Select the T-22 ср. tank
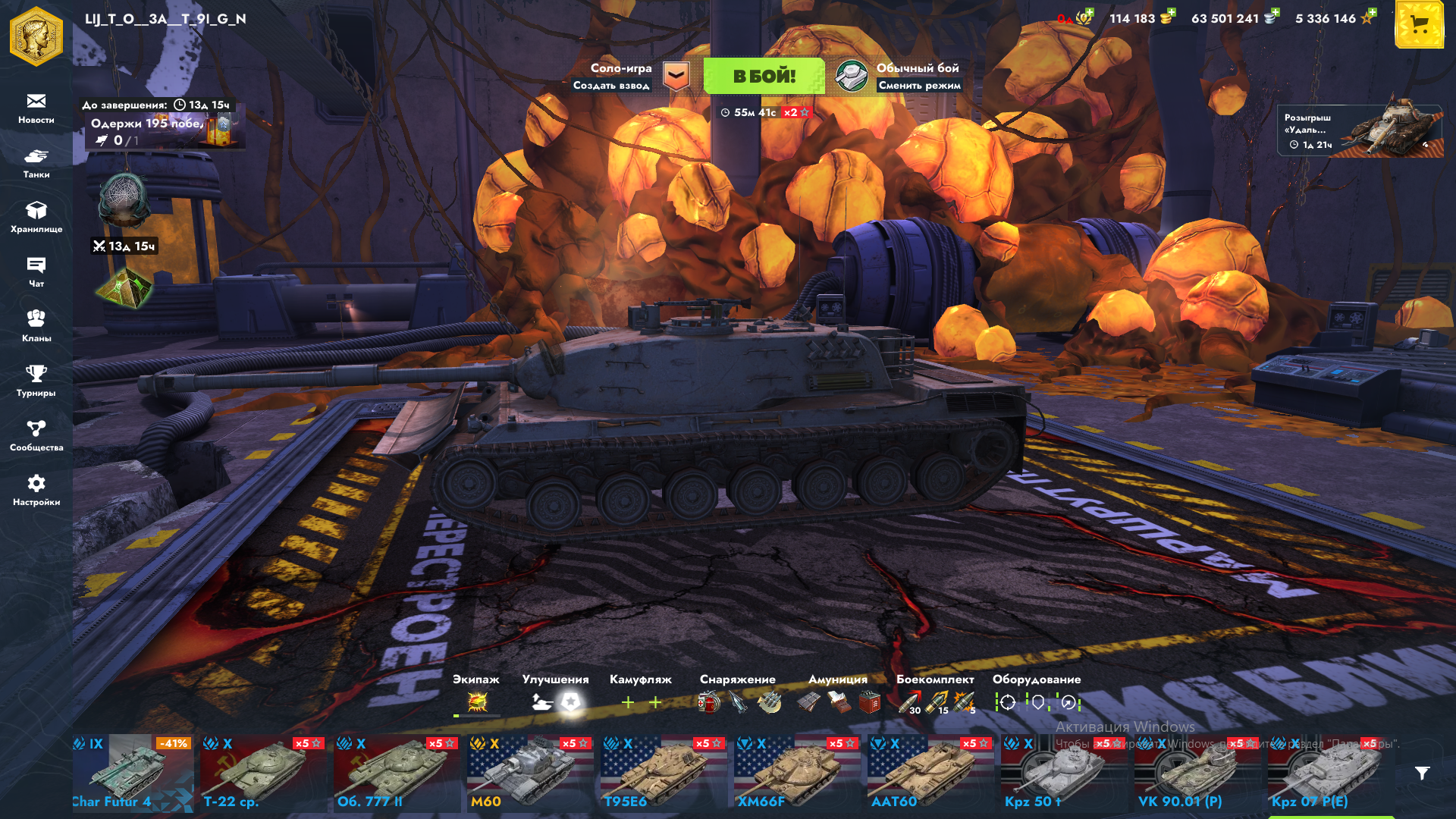This screenshot has width=1456, height=819. tap(262, 773)
